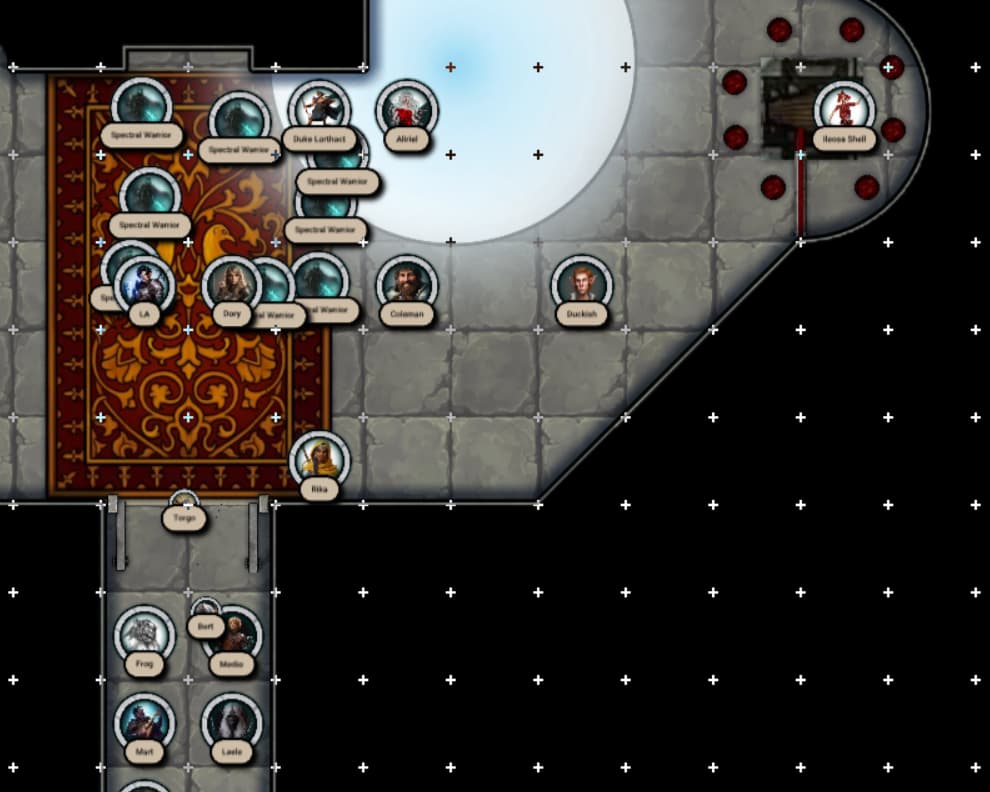
Task: Choose the Frog token
Action: [x=144, y=634]
